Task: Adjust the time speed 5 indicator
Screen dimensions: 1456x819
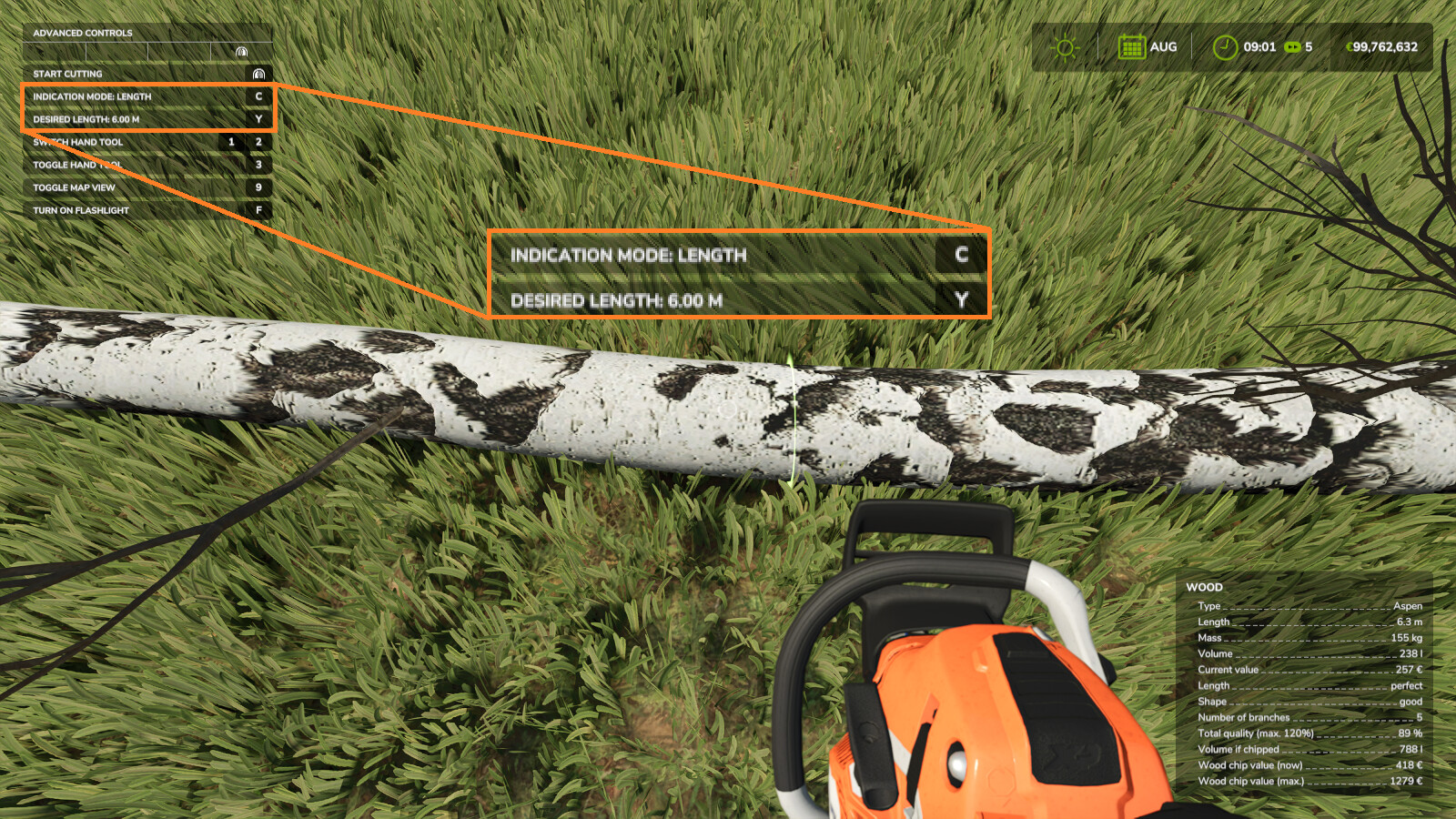Action: (1307, 47)
